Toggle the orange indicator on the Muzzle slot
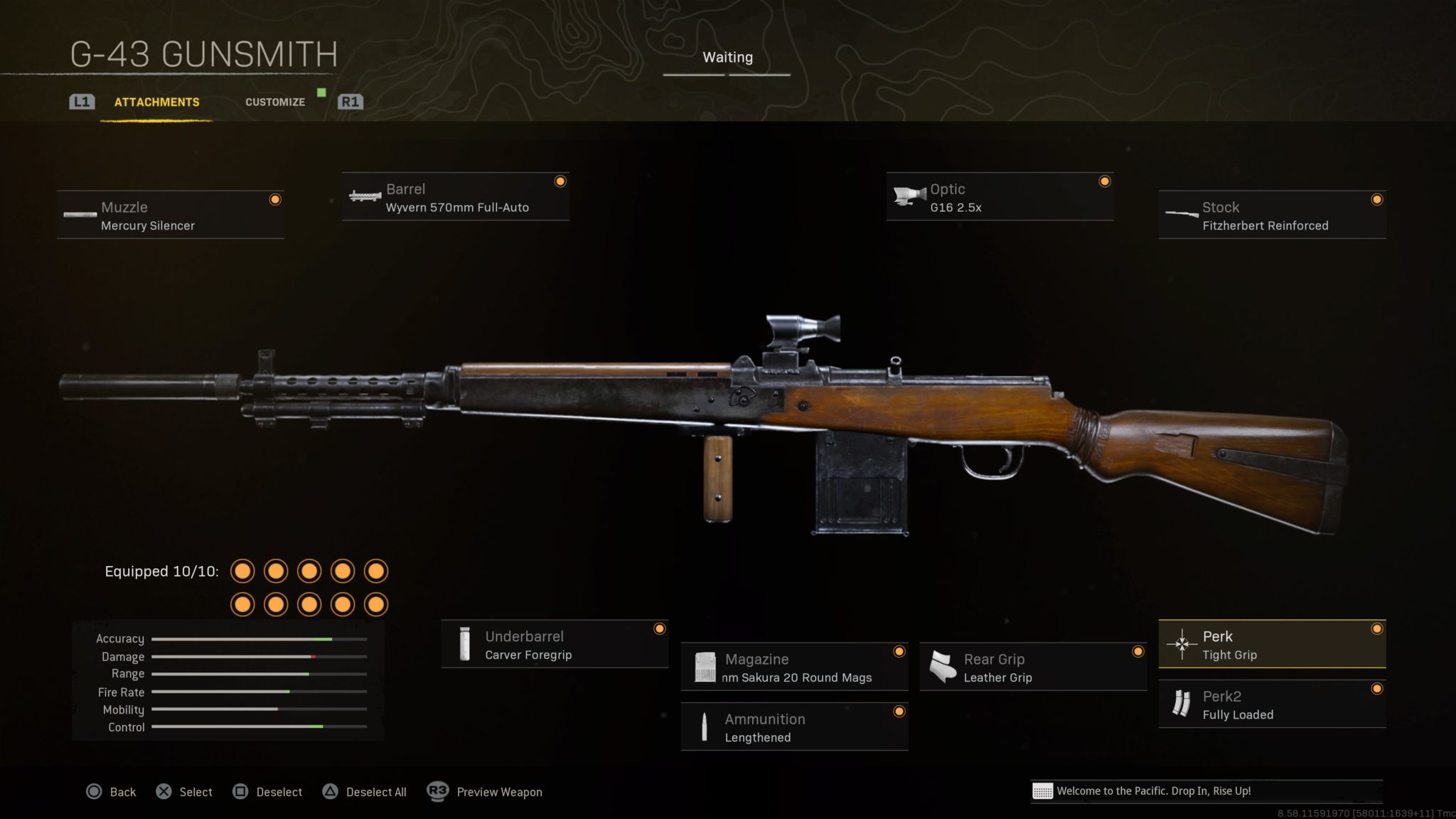Image resolution: width=1456 pixels, height=819 pixels. tap(274, 200)
